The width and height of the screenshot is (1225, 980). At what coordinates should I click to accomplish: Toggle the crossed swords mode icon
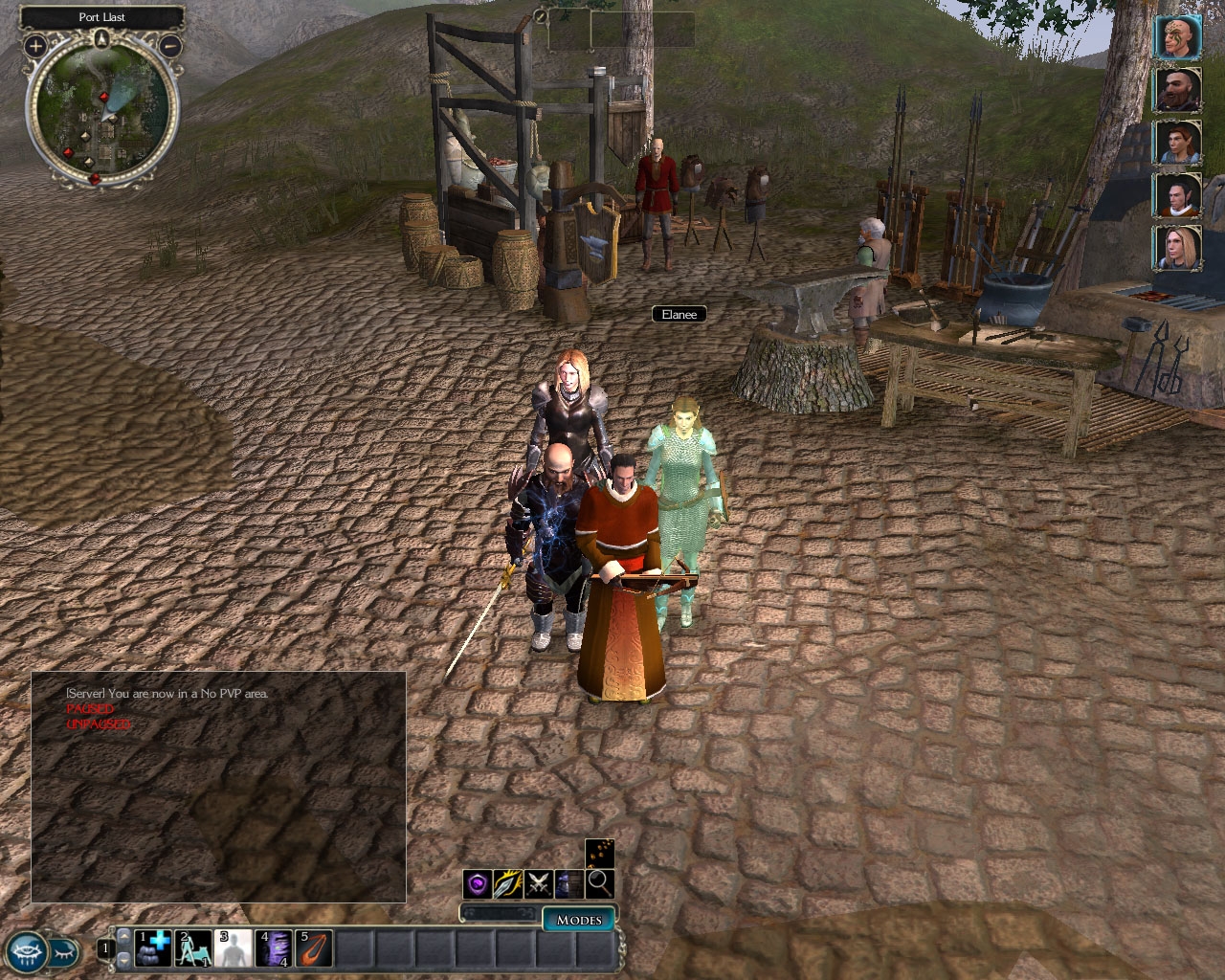click(x=538, y=884)
